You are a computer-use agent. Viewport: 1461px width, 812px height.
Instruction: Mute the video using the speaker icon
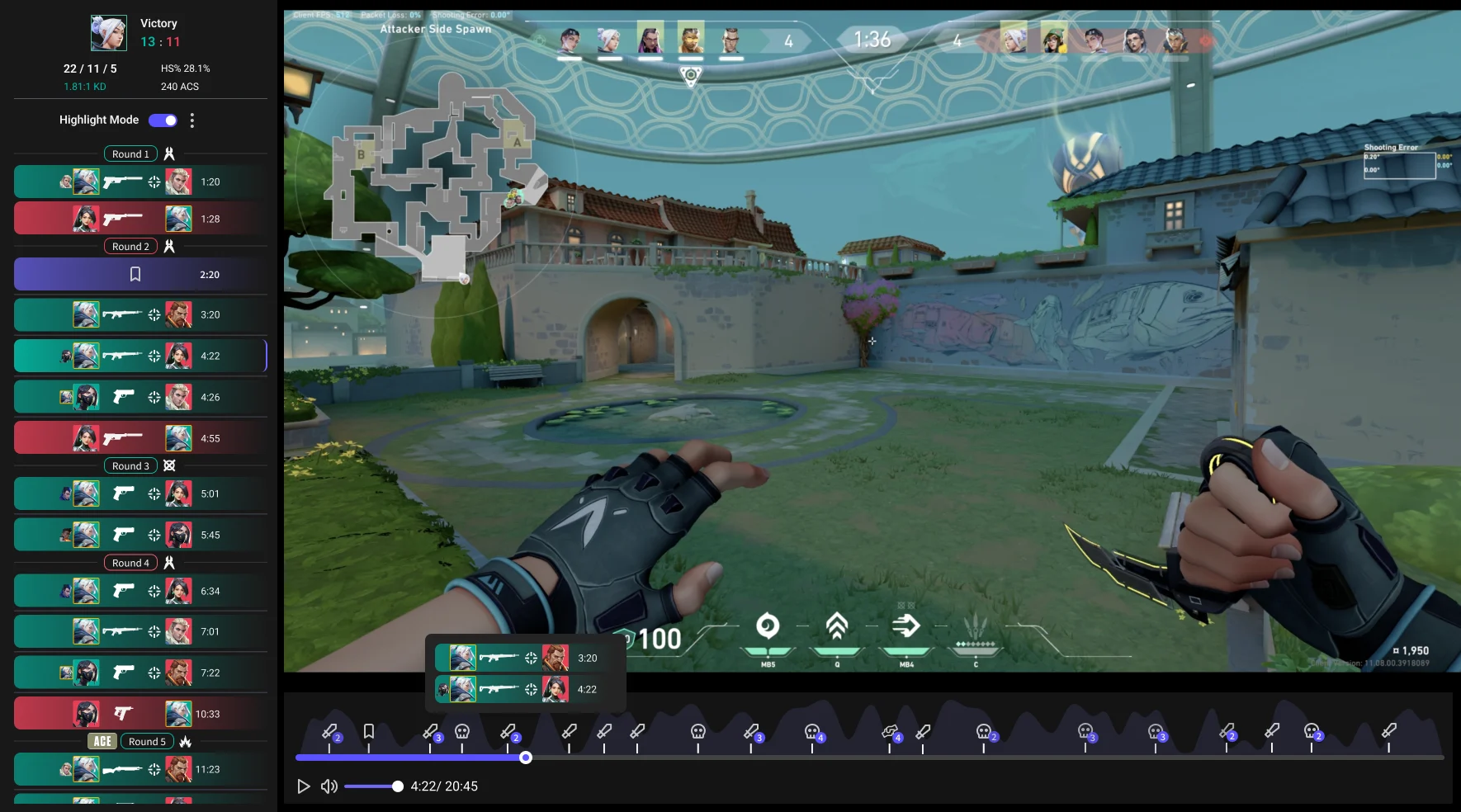(x=329, y=786)
